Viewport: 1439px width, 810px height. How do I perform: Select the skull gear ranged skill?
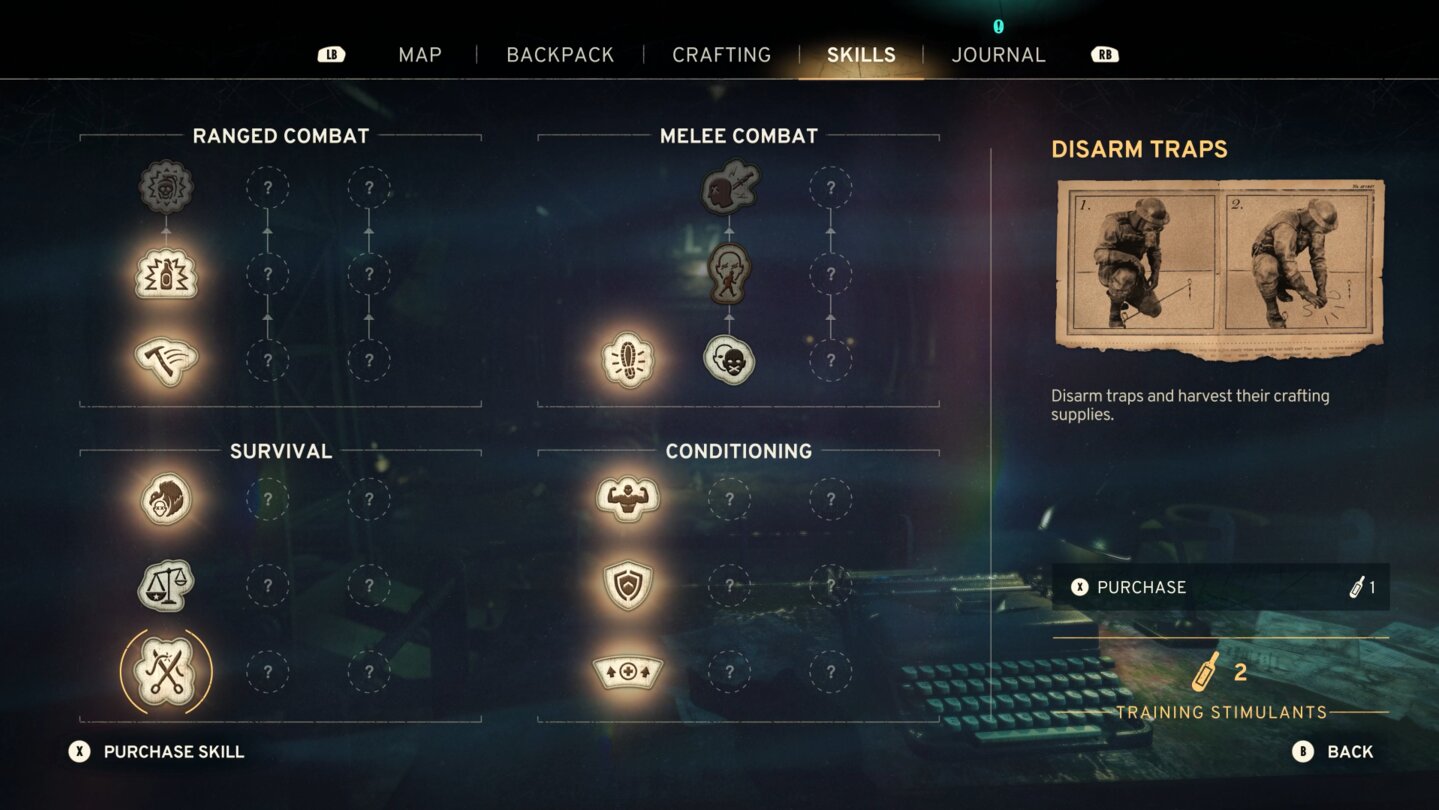pyautogui.click(x=166, y=187)
